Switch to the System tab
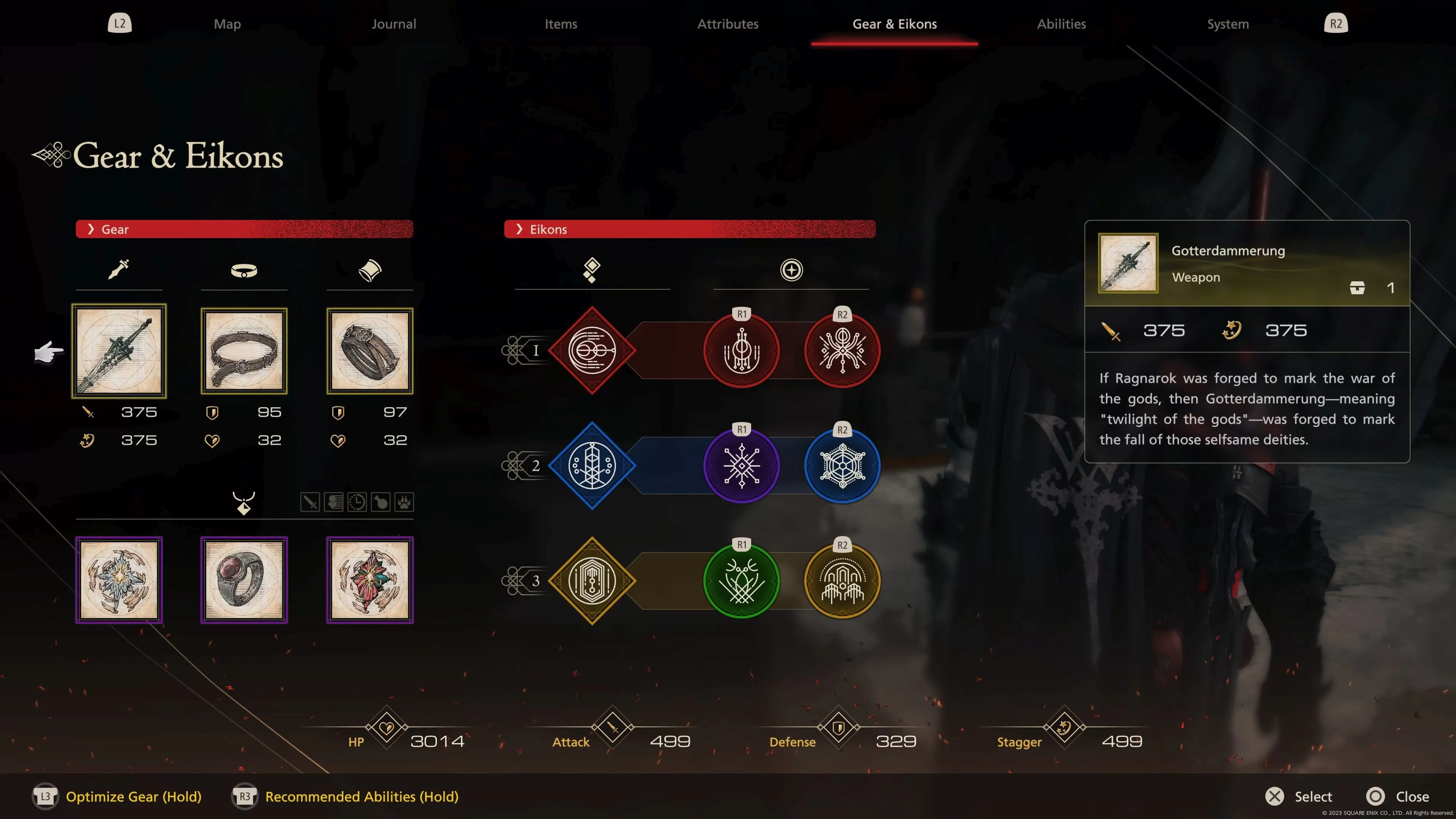 pos(1228,24)
